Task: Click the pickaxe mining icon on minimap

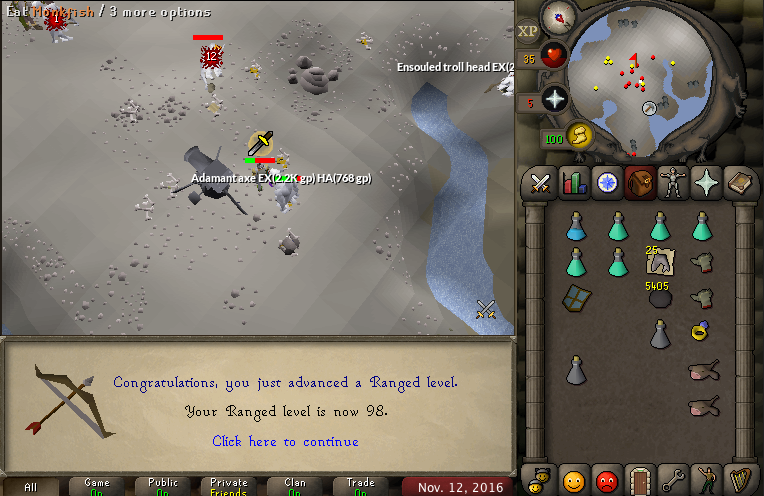Action: coord(649,108)
